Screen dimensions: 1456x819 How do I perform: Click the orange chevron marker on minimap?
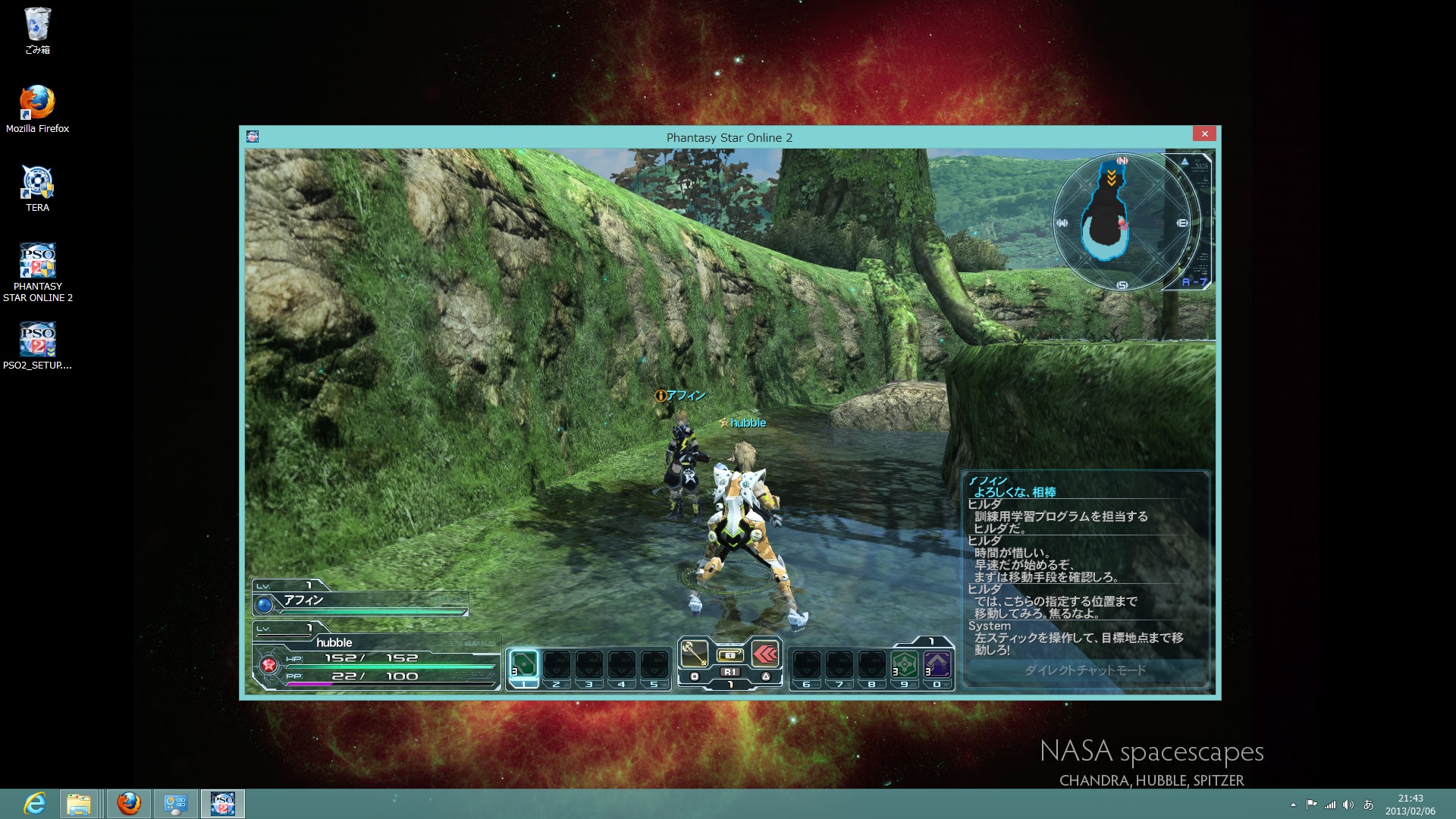[x=1111, y=178]
